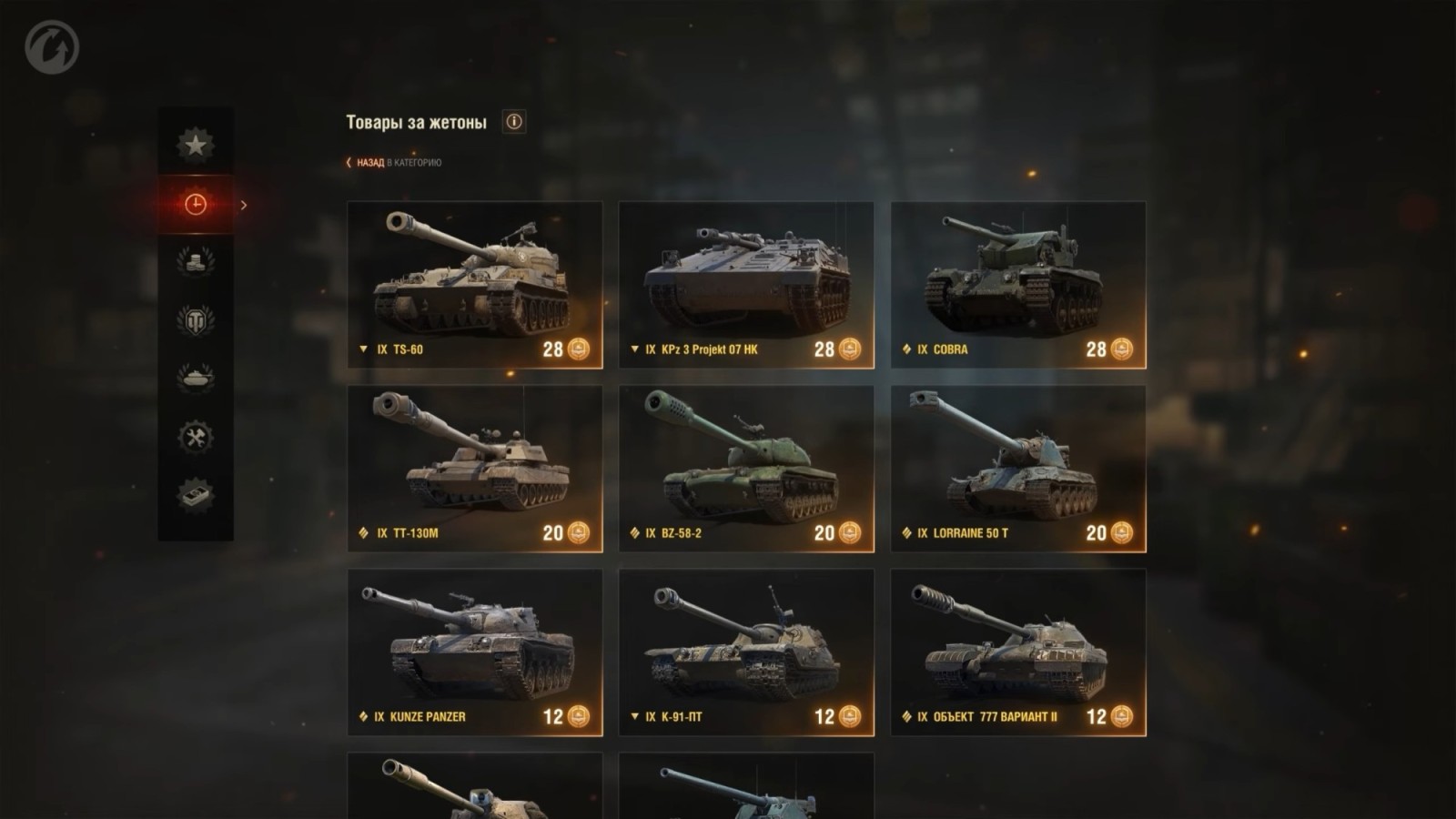Image resolution: width=1456 pixels, height=819 pixels.
Task: Click the class icon next to Kunze Panzer
Action: 362,717
